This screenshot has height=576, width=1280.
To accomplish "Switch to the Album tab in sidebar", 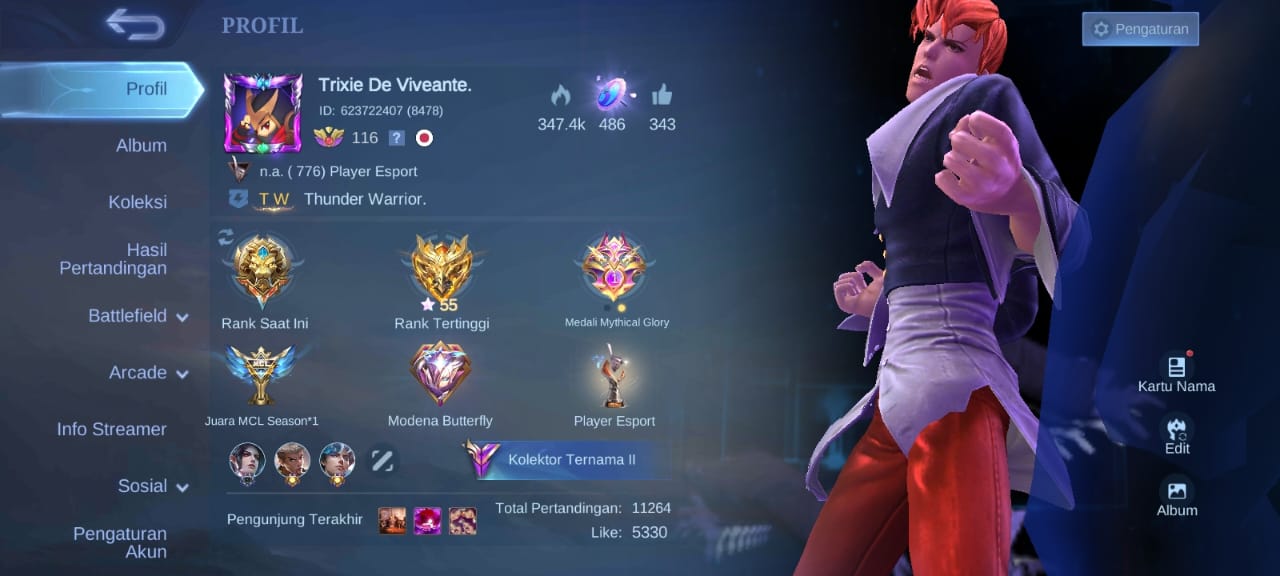I will 141,146.
